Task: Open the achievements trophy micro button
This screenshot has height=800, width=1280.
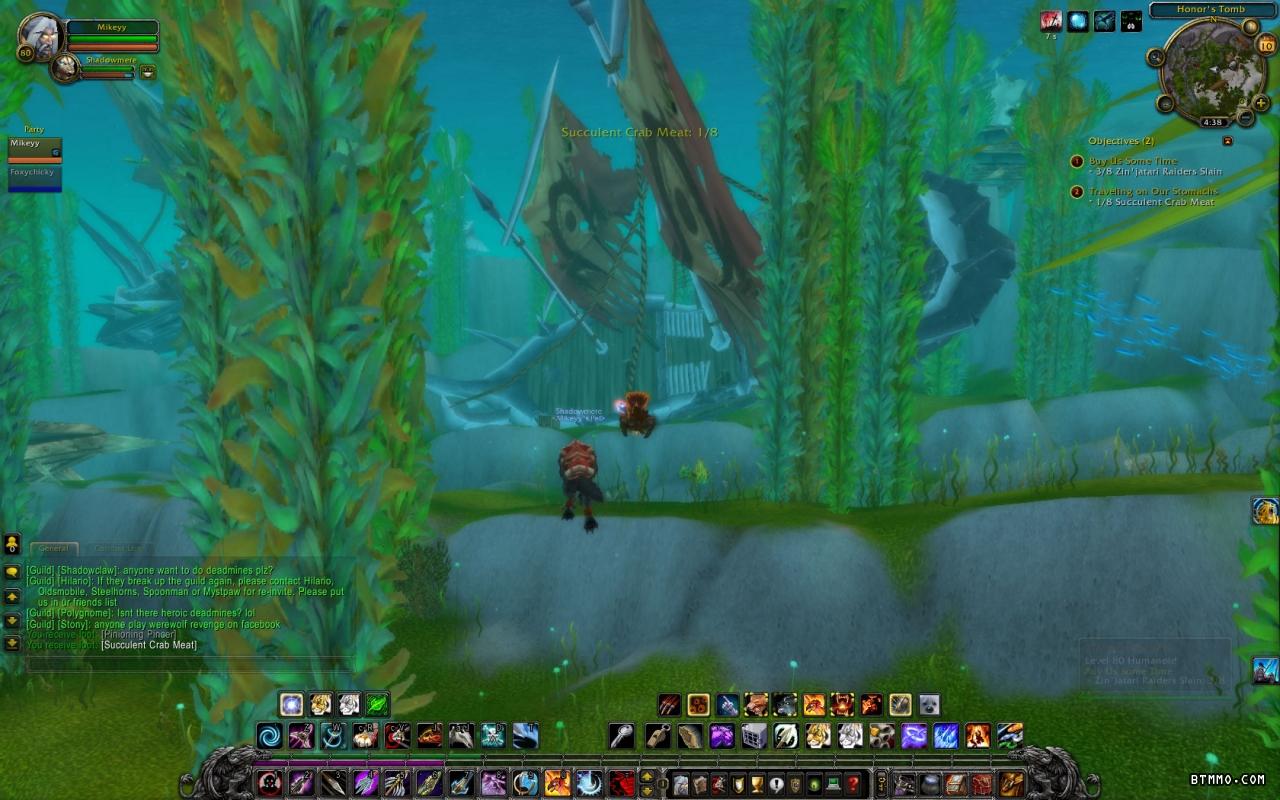Action: [x=756, y=783]
